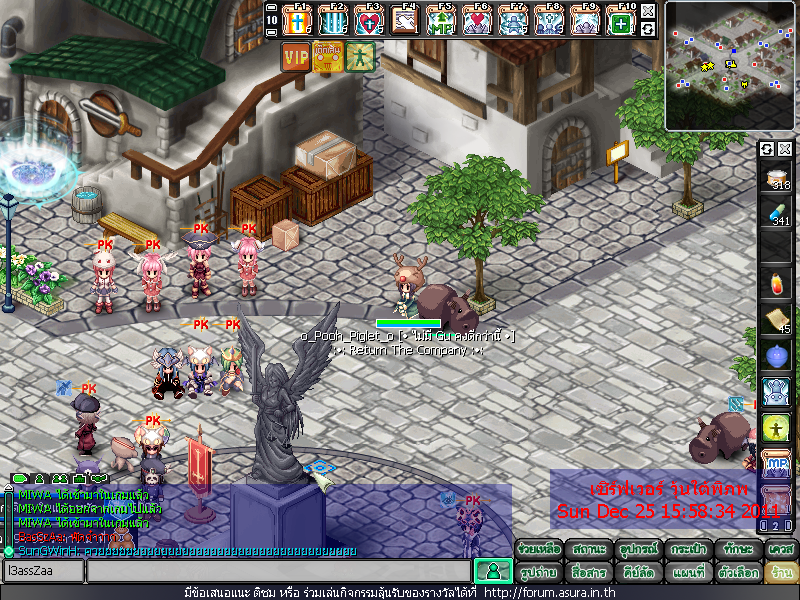Select the F10 green plus skill
This screenshot has width=800, height=600.
coord(621,21)
